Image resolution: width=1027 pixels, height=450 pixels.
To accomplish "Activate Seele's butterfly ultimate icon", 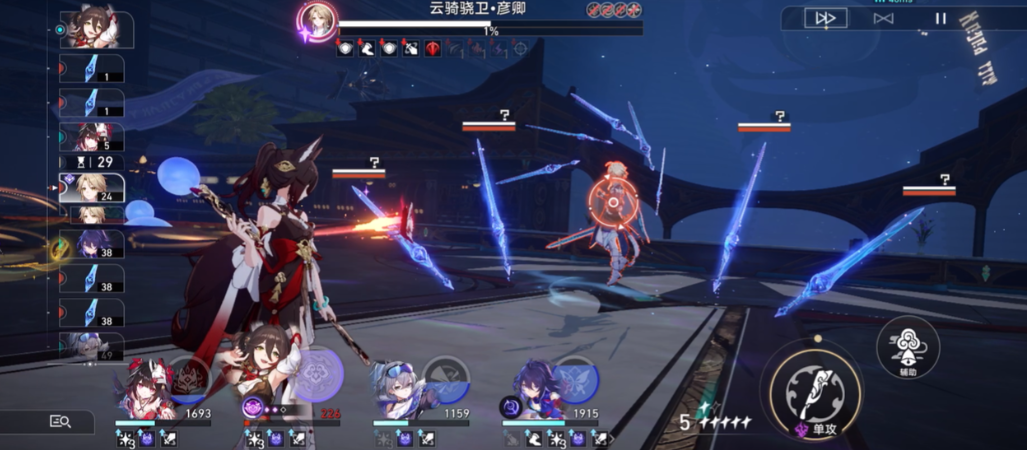I will (x=575, y=378).
